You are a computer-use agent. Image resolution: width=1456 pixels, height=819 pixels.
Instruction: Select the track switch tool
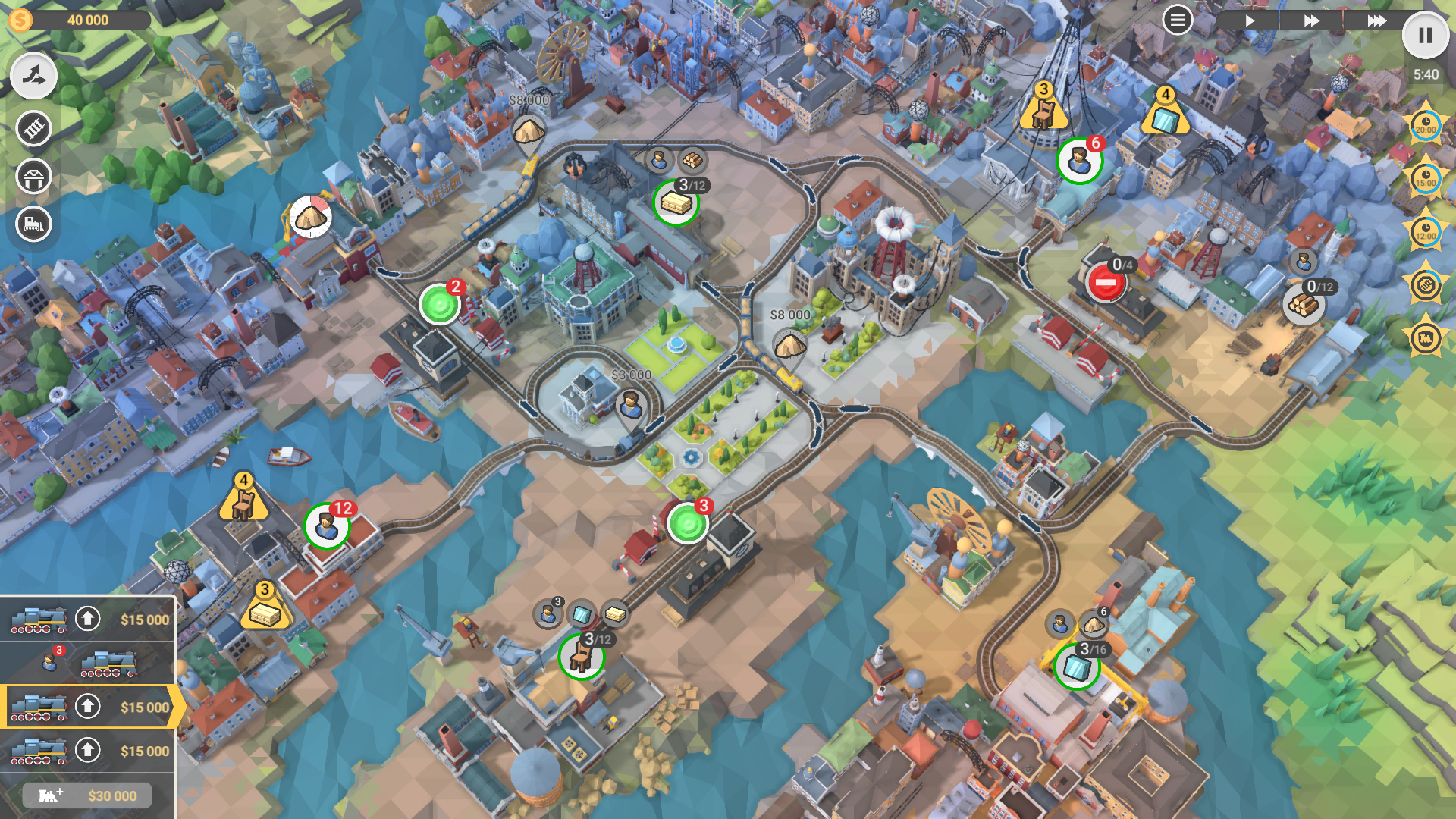click(x=33, y=76)
